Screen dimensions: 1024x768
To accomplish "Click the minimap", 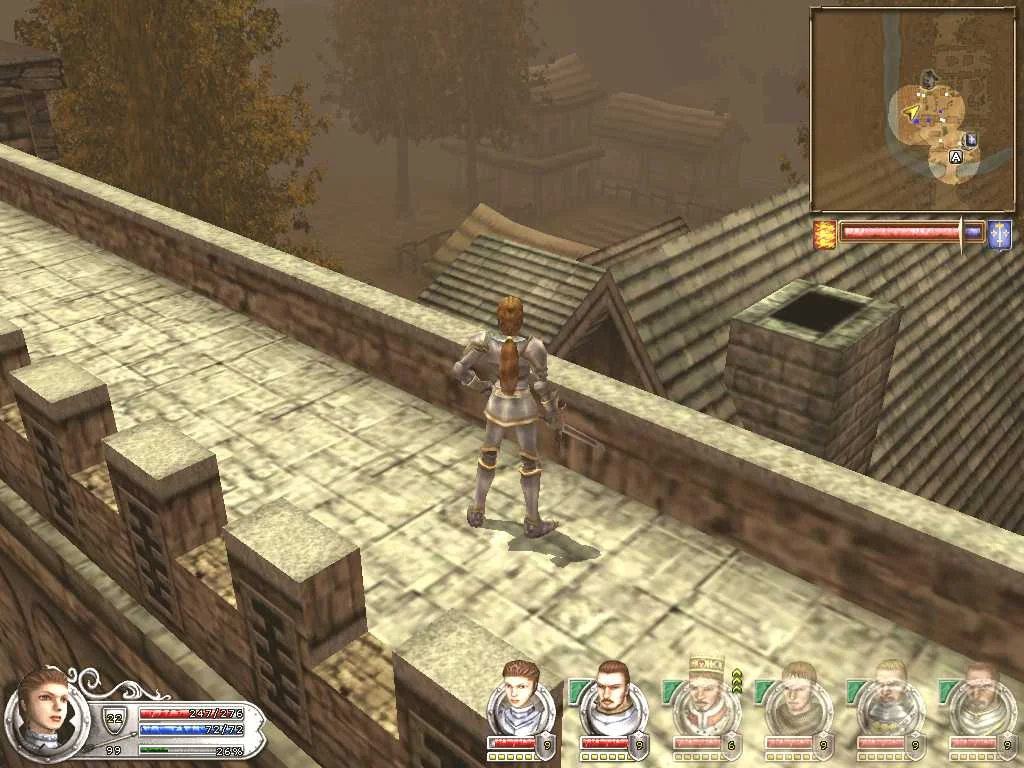I will pyautogui.click(x=911, y=109).
